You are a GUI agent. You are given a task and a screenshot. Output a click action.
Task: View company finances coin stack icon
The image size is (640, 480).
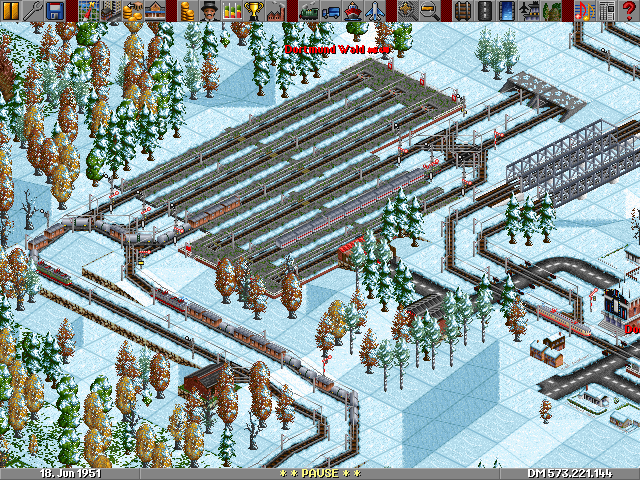185,10
